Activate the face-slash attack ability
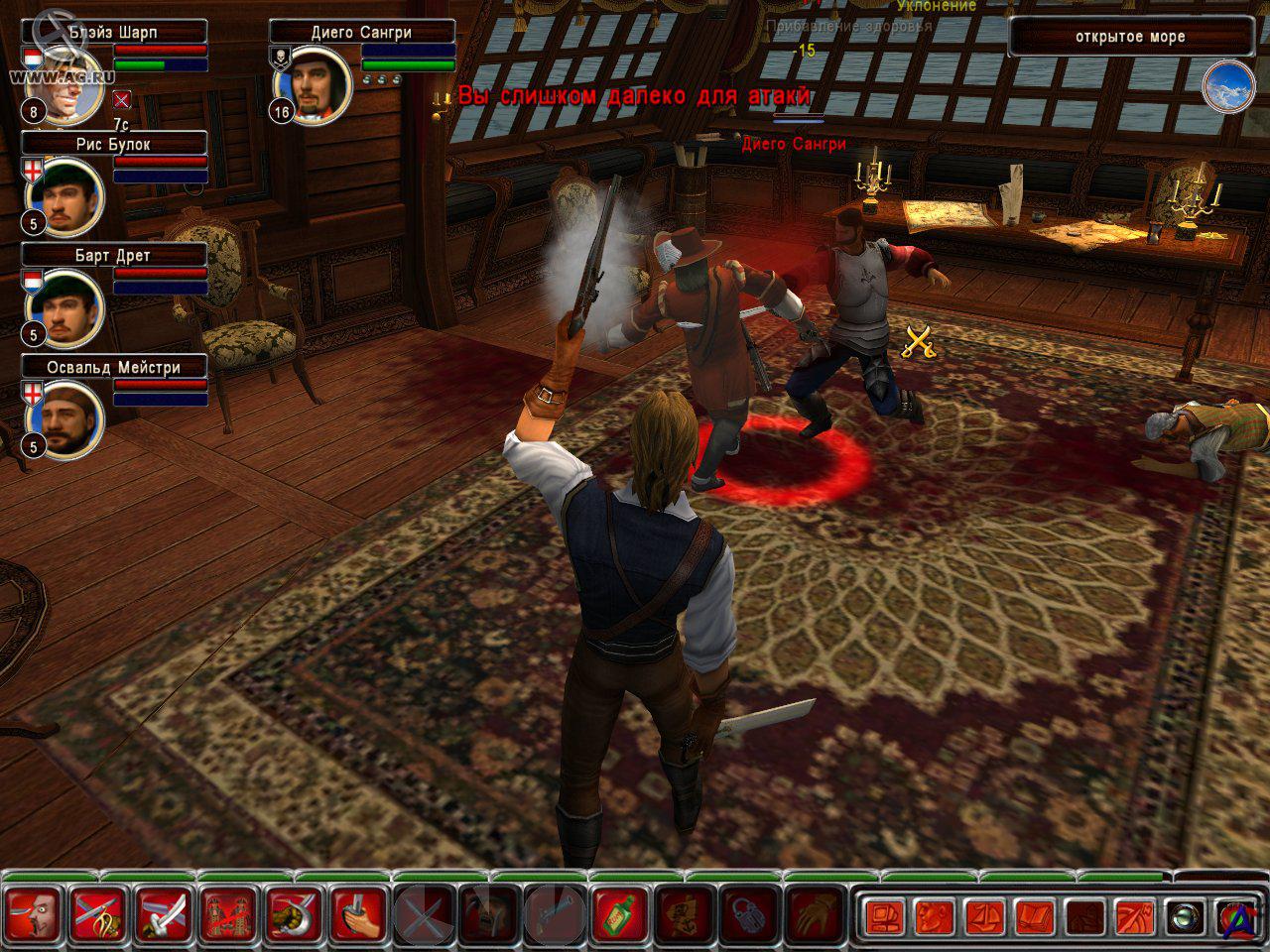The height and width of the screenshot is (952, 1270). pyautogui.click(x=36, y=914)
